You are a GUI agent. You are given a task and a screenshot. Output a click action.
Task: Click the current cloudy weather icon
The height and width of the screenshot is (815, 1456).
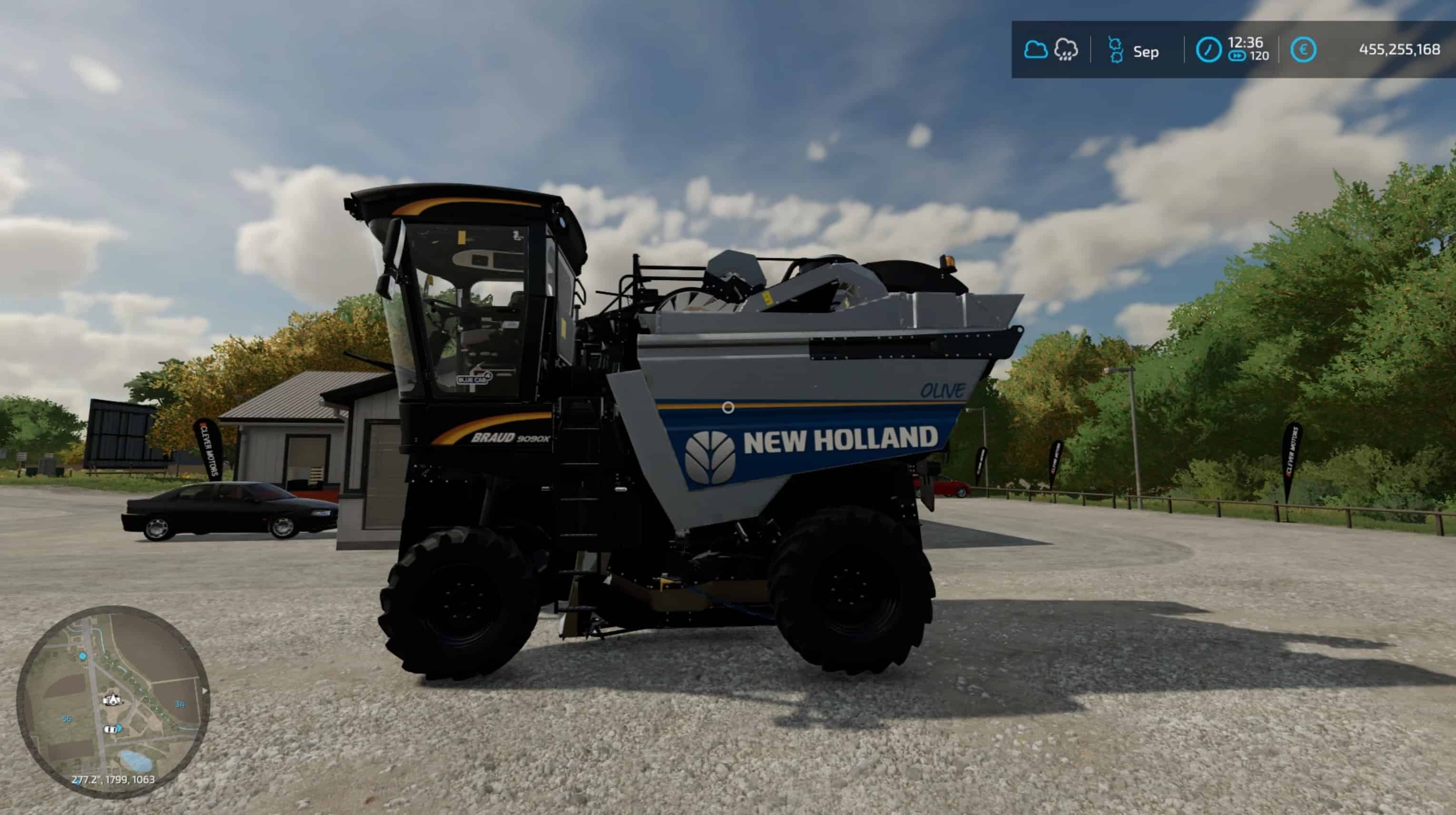(1035, 50)
